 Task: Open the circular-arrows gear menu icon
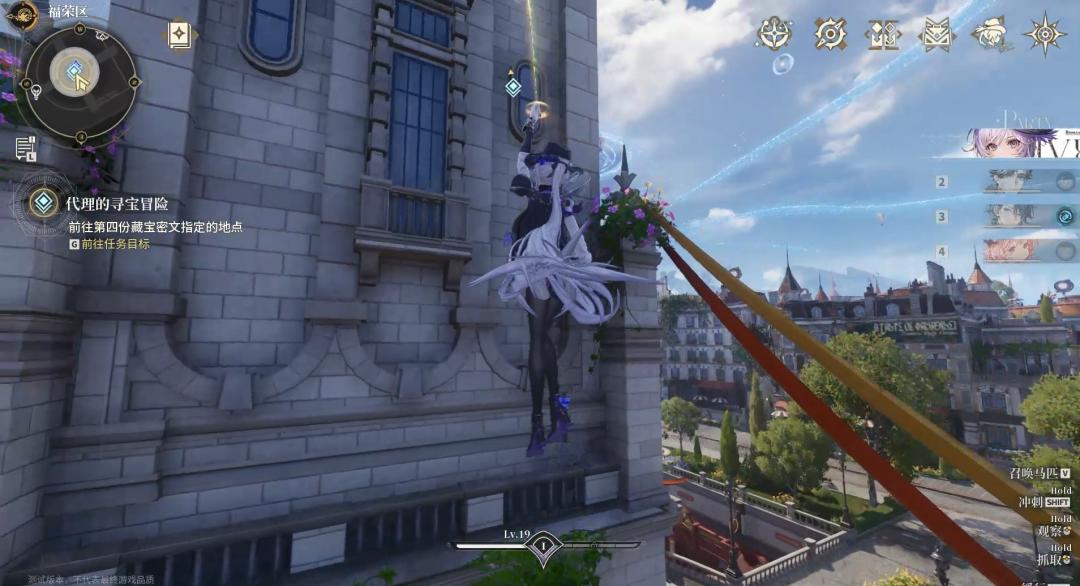(x=829, y=34)
